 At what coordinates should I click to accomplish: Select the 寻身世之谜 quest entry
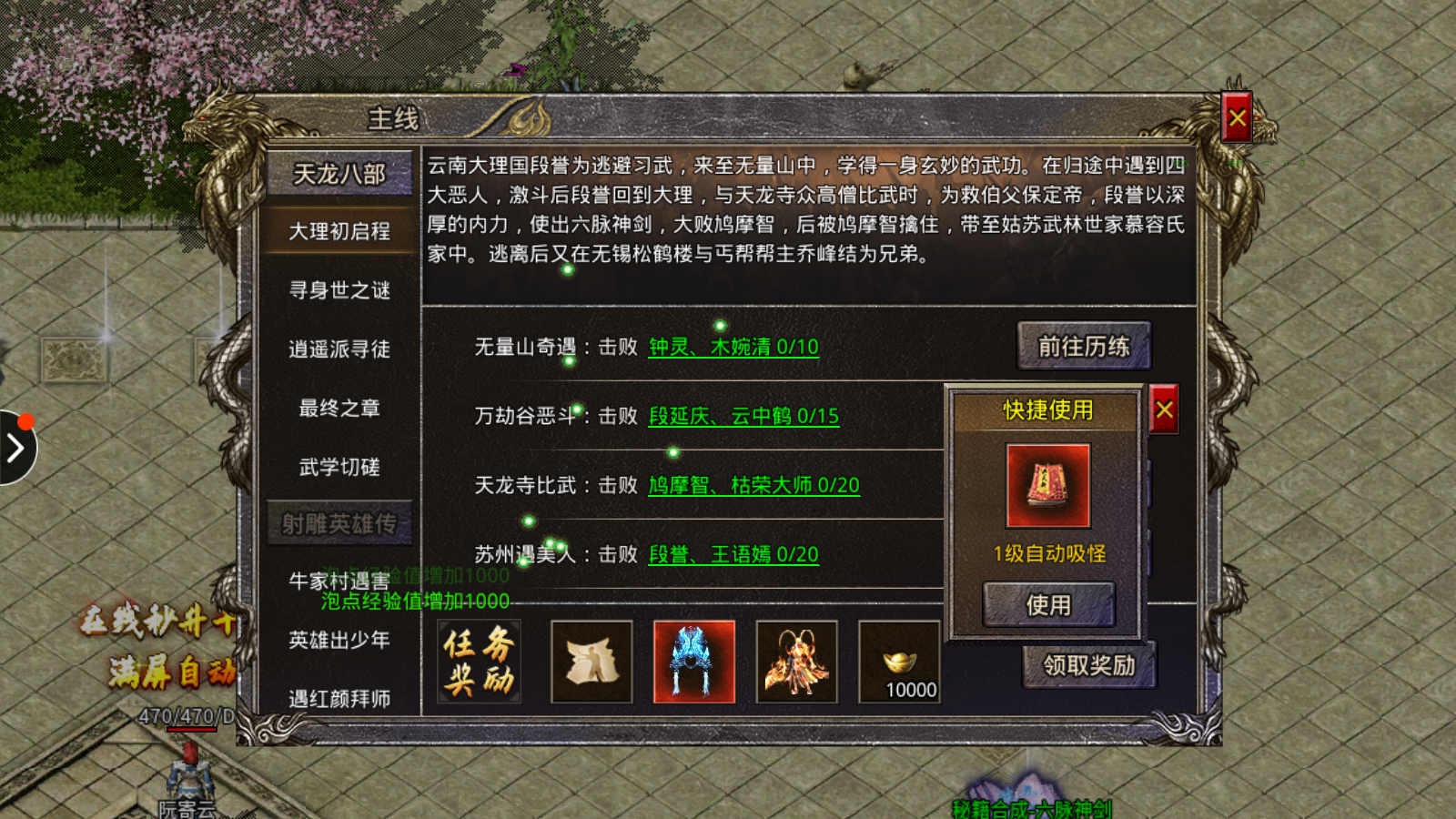tap(339, 289)
